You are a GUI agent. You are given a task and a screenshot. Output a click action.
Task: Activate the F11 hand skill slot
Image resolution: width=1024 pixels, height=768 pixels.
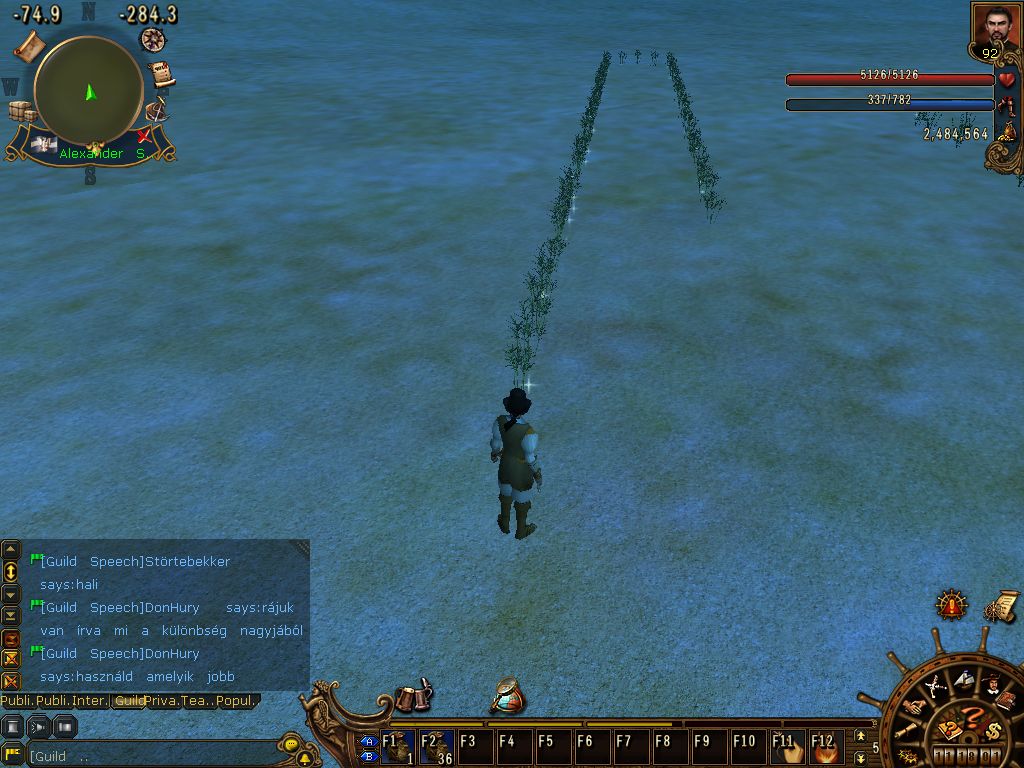(x=787, y=747)
